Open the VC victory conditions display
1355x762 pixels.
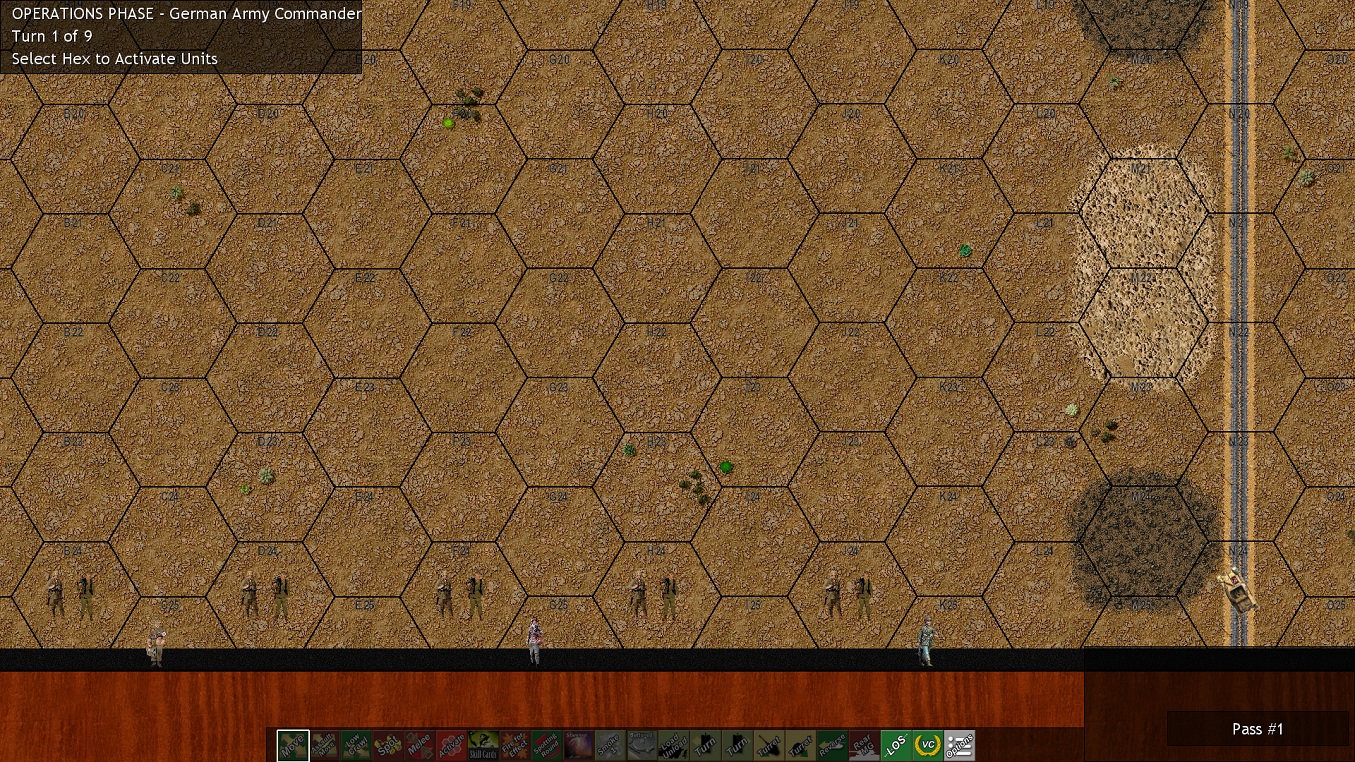[x=928, y=746]
